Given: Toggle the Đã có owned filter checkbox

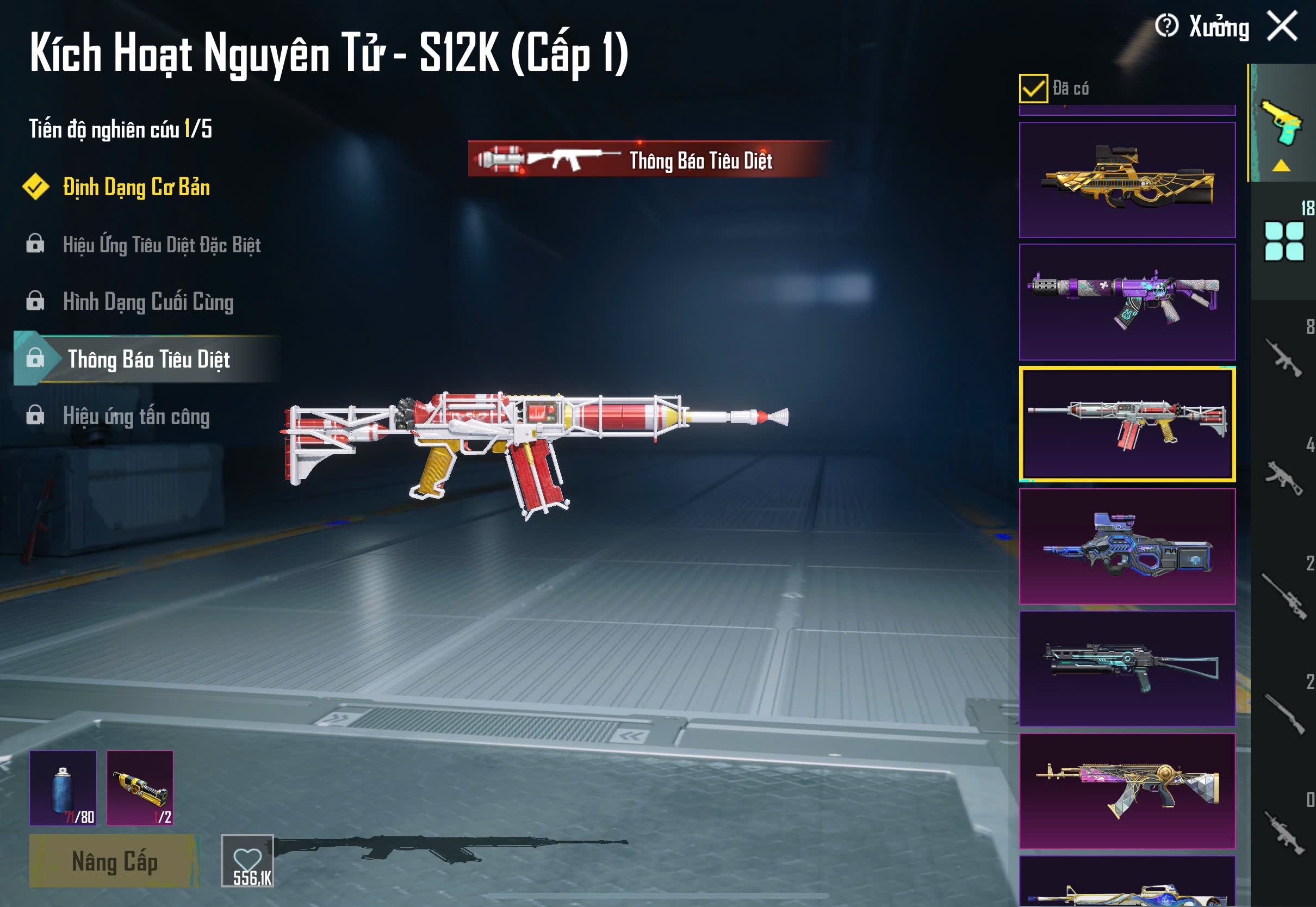Looking at the screenshot, I should [x=1033, y=89].
